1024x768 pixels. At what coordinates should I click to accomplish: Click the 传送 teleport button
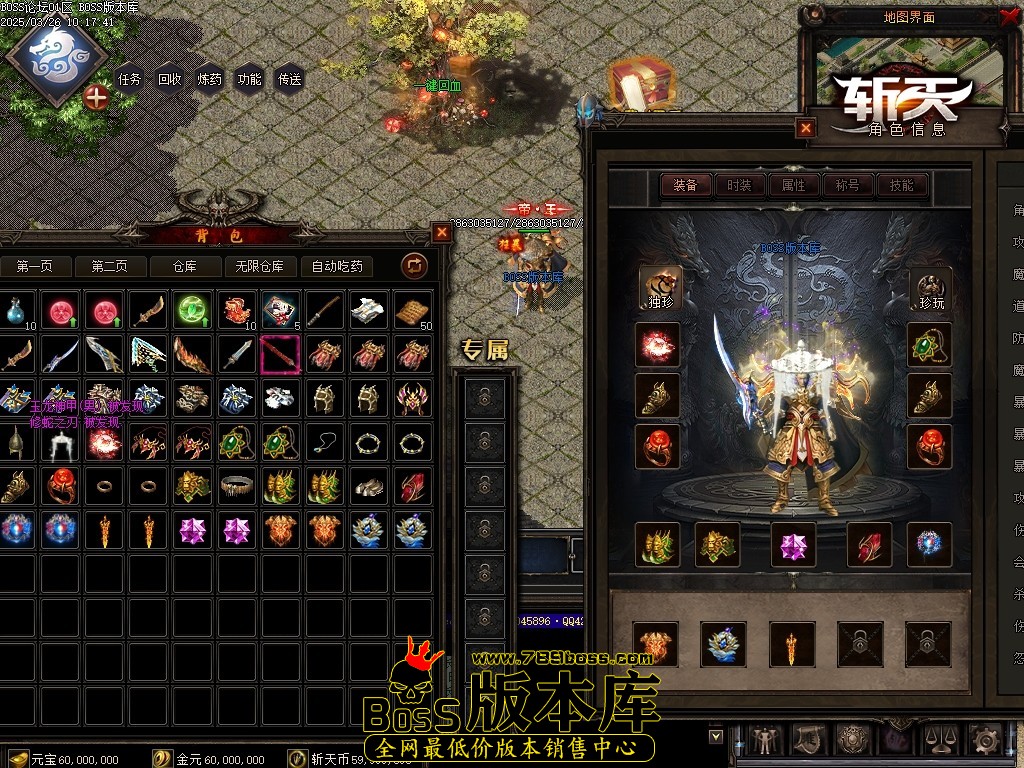tap(290, 79)
